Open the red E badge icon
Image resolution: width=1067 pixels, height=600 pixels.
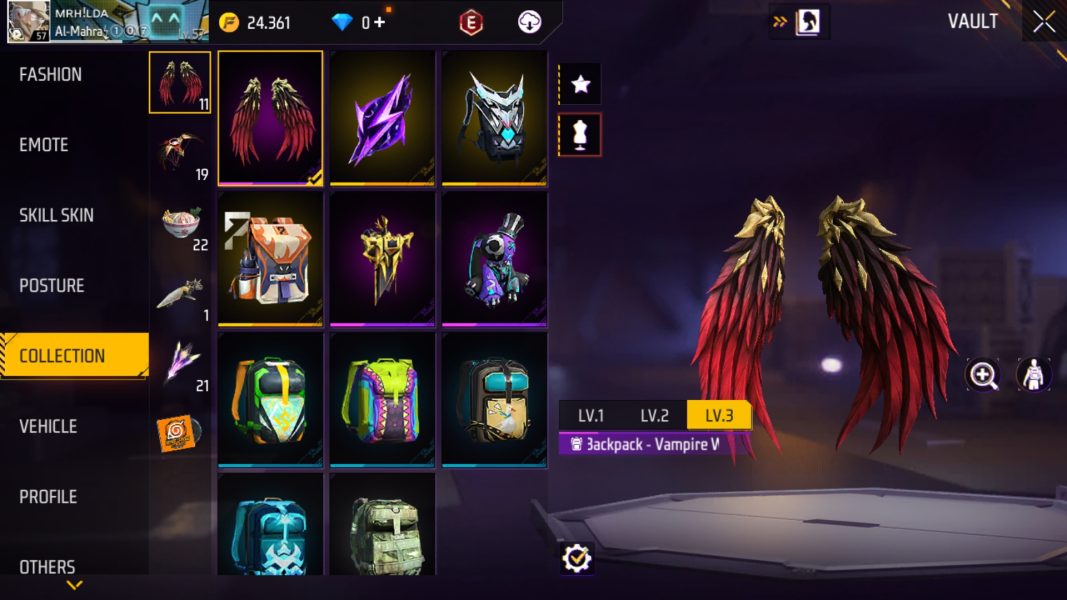[471, 22]
